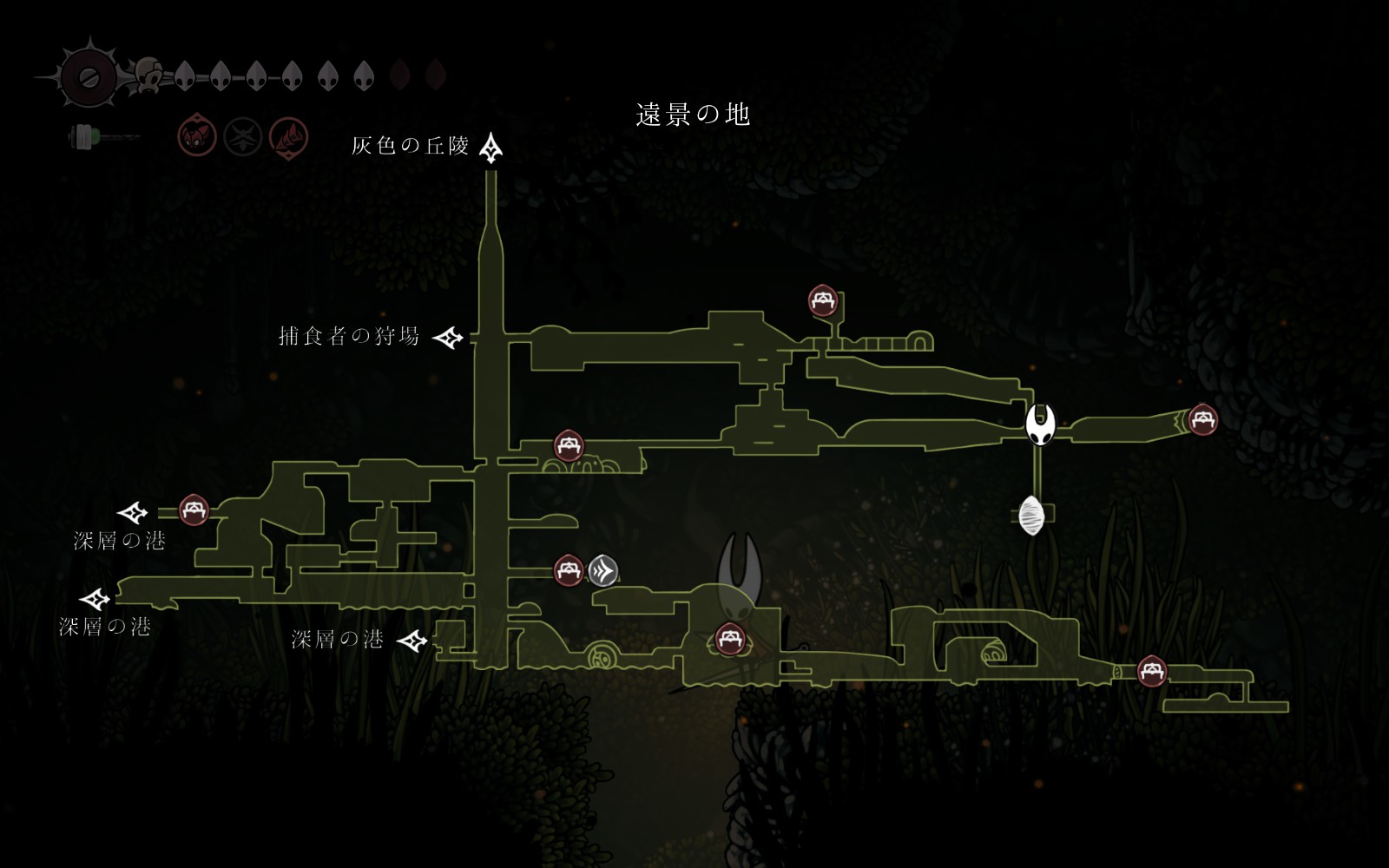Viewport: 1389px width, 868px height.
Task: Activate the red spiked-claw tool icon
Action: tap(288, 136)
